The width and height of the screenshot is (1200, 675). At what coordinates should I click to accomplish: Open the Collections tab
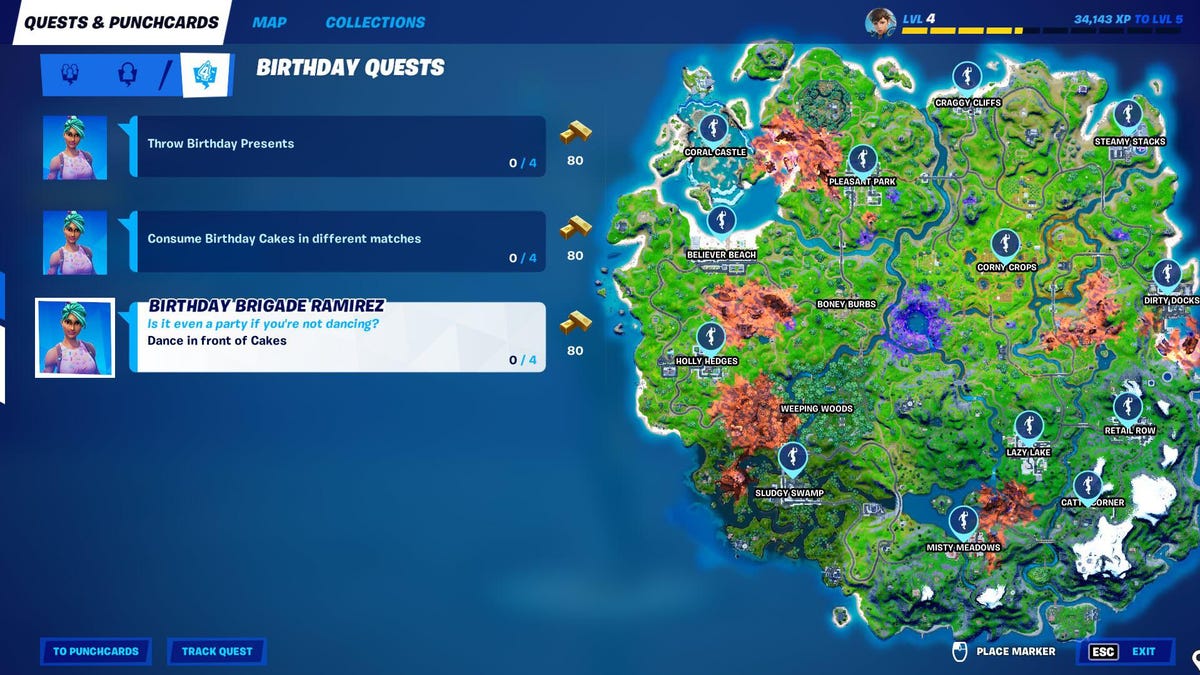pyautogui.click(x=375, y=22)
